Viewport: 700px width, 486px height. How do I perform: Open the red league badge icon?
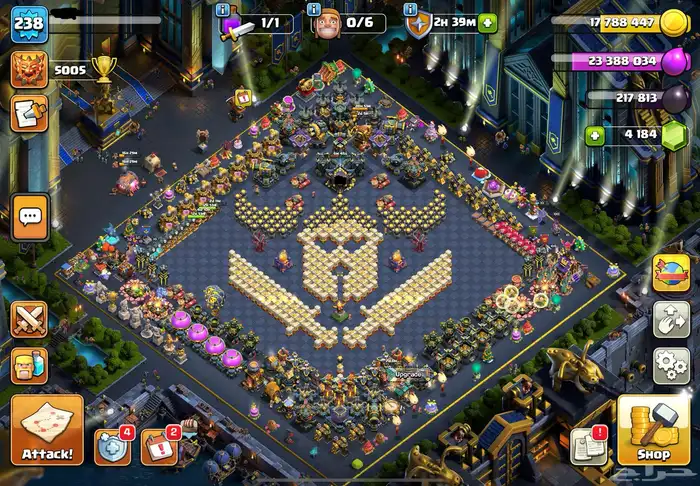29,69
